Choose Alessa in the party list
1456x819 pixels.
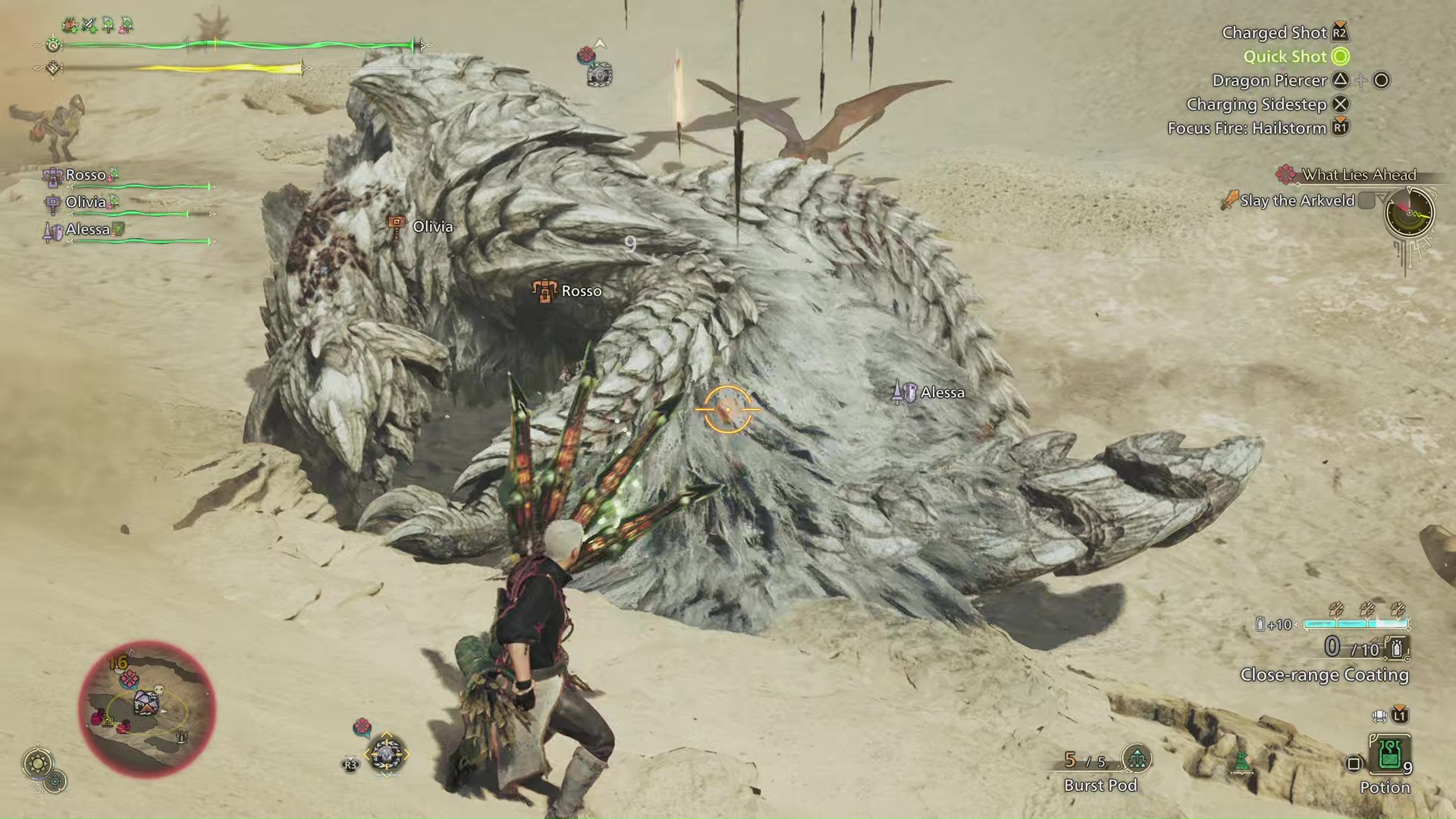(x=87, y=230)
